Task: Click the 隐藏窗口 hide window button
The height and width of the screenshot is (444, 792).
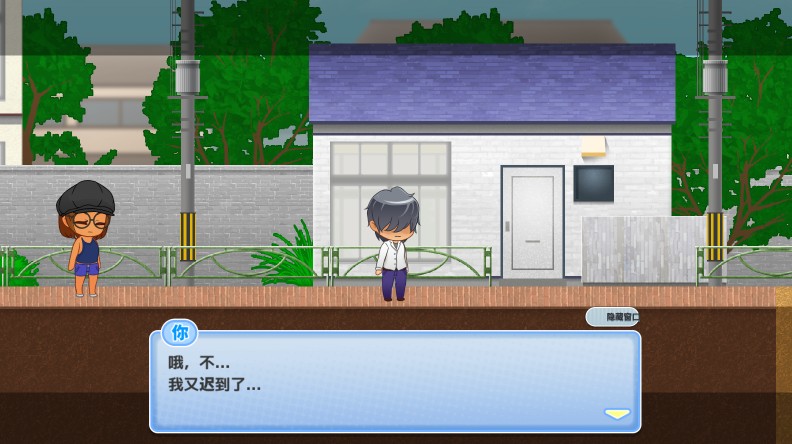Action: pyautogui.click(x=612, y=317)
